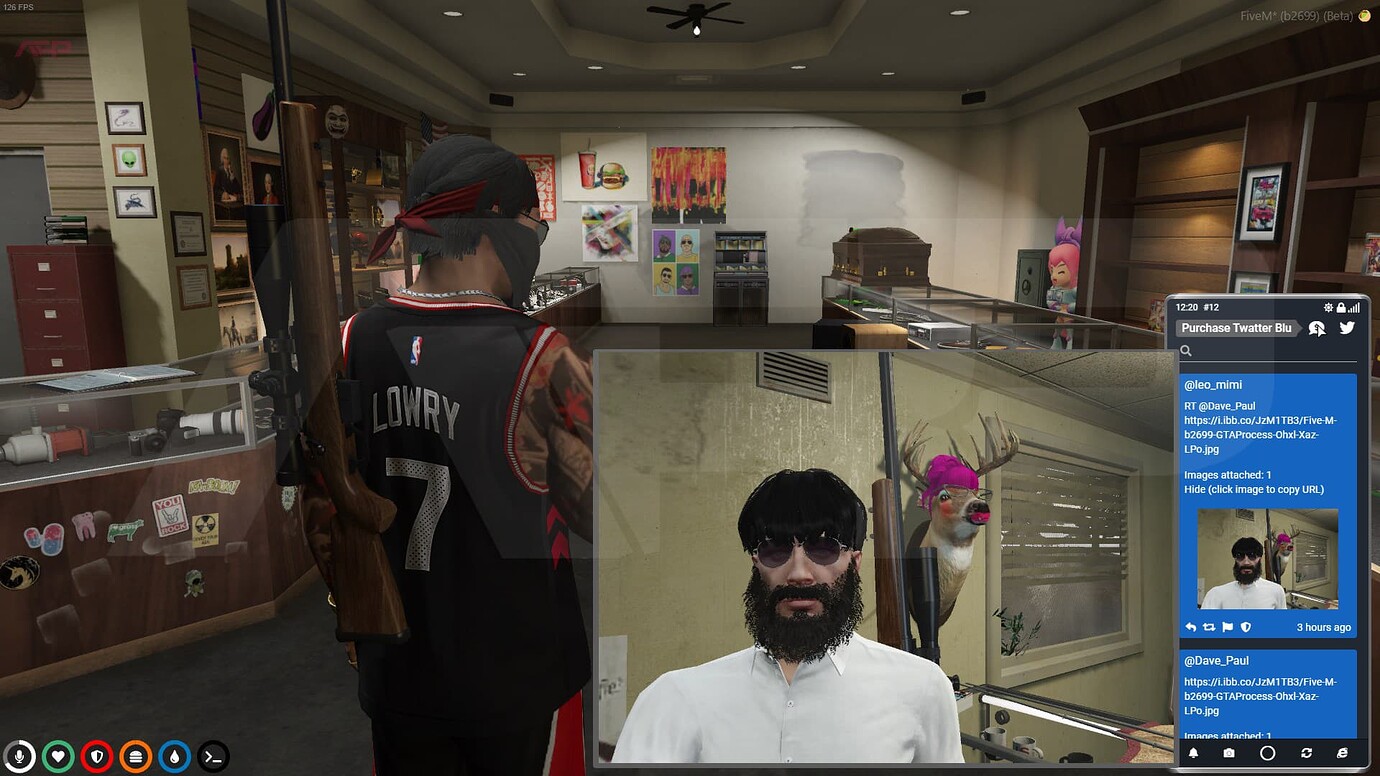Select the reply arrow on leo_mimi's tweet
This screenshot has height=776, width=1380.
click(1190, 627)
